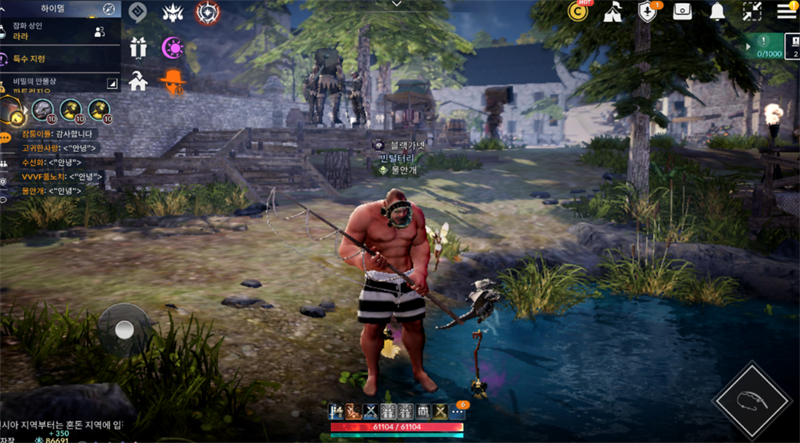Image resolution: width=800 pixels, height=443 pixels.
Task: Open the compass icon beside 하이델
Action: [109, 9]
